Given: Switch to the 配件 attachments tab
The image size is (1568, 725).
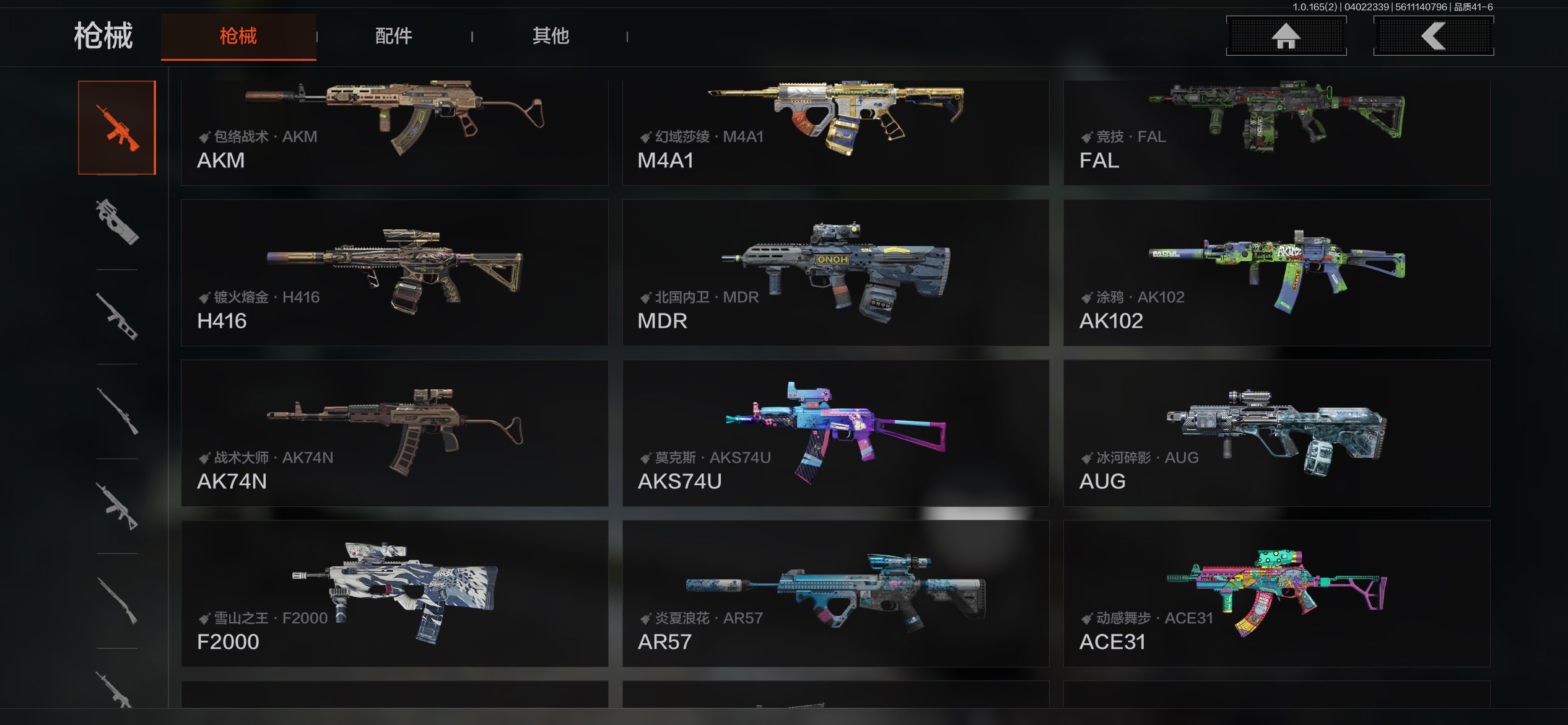Looking at the screenshot, I should pos(394,36).
